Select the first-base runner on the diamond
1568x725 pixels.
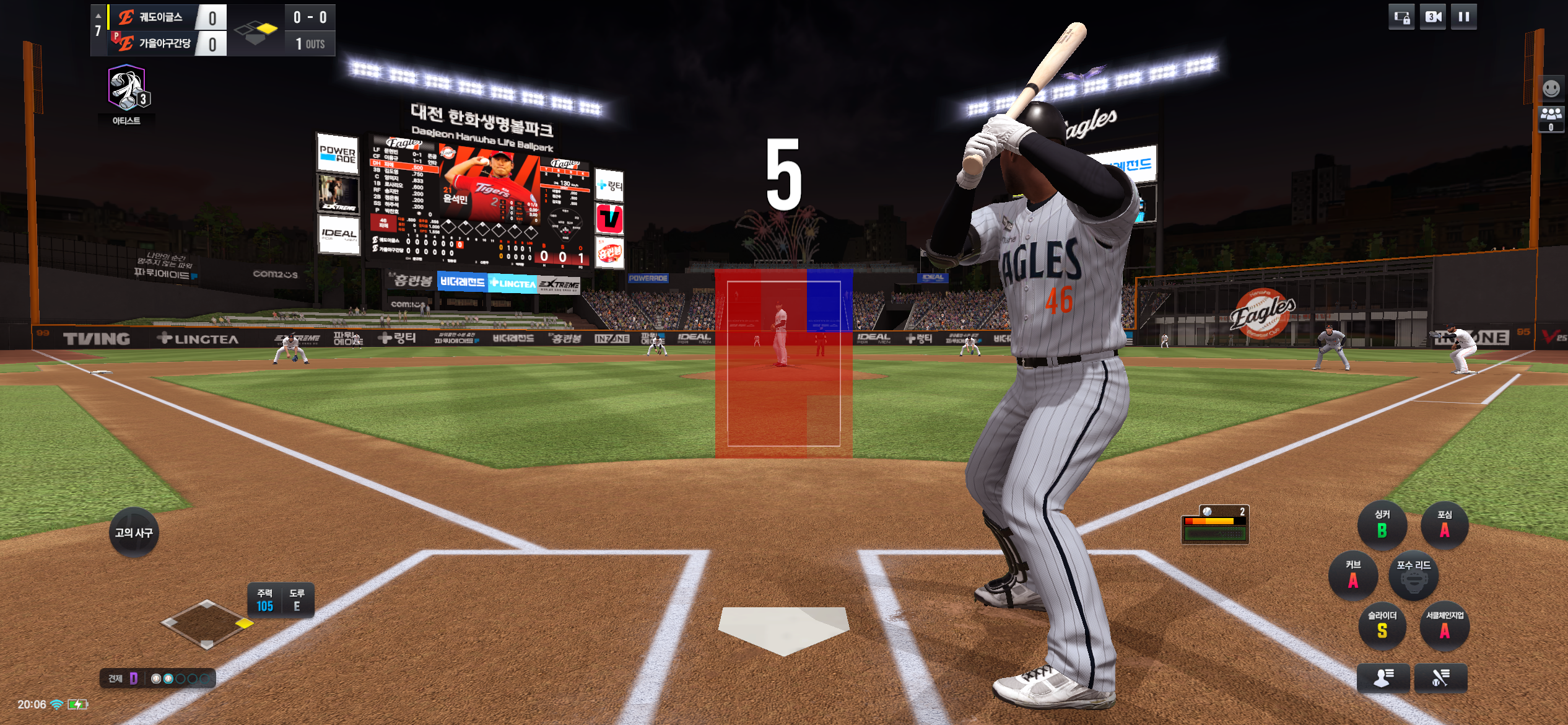coord(245,623)
